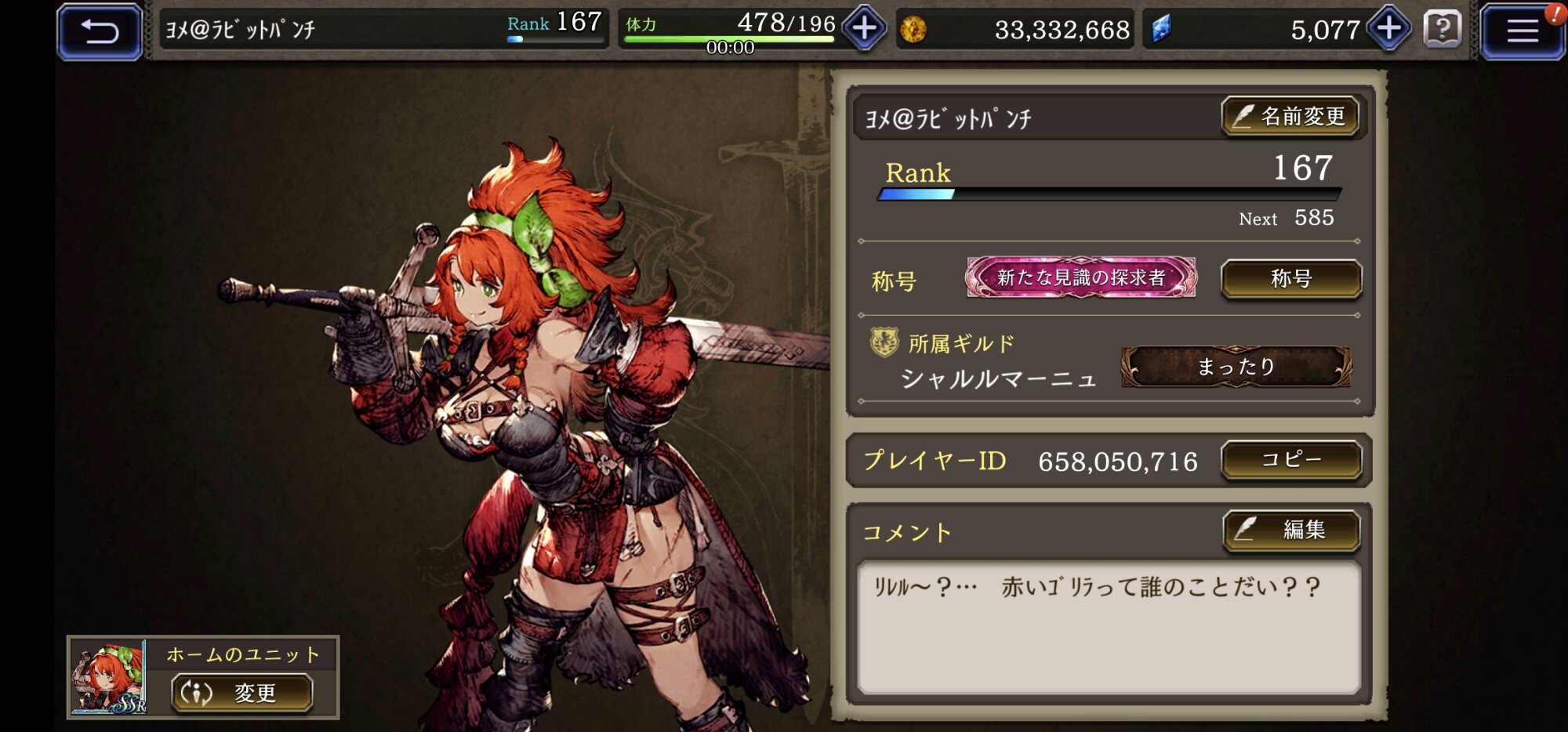
Task: Tap the home unit SSR portrait thumbnail
Action: click(108, 678)
